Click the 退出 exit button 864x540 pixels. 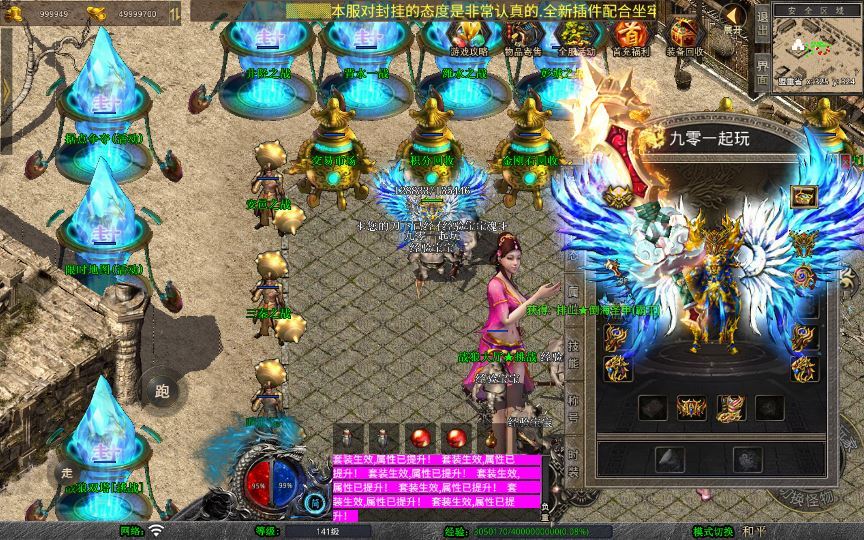pyautogui.click(x=762, y=22)
